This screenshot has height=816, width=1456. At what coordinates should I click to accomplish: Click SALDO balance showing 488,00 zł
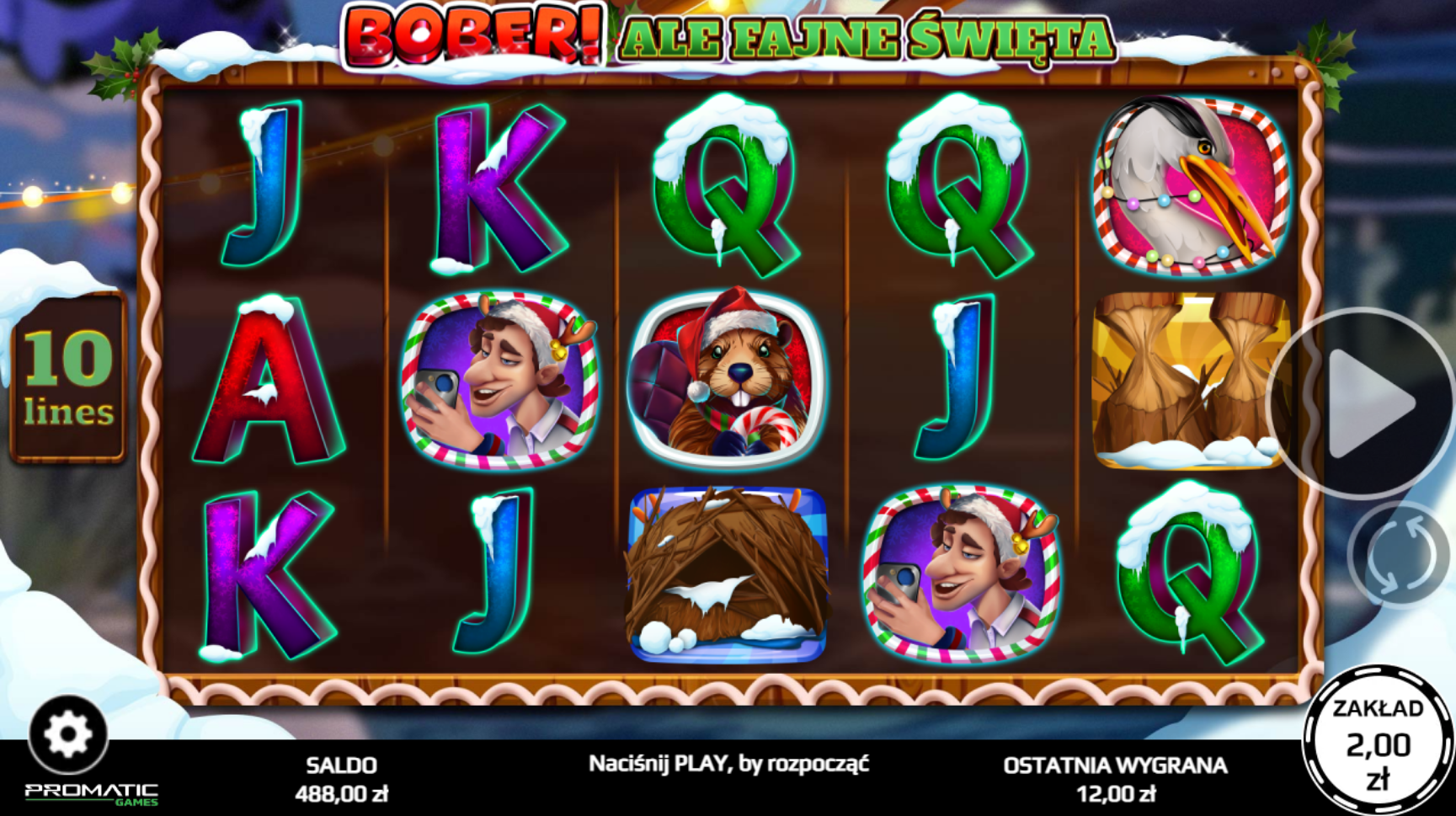340,779
